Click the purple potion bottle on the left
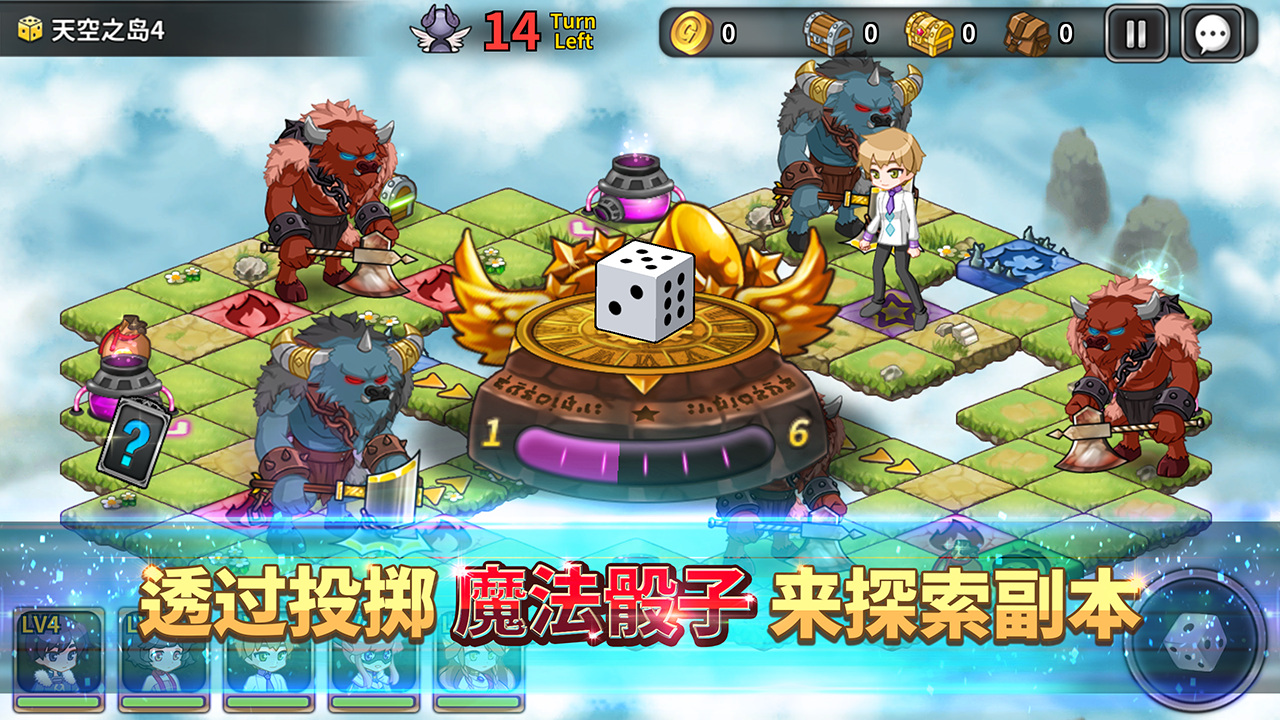Screen dimensions: 1280x720 pos(123,380)
